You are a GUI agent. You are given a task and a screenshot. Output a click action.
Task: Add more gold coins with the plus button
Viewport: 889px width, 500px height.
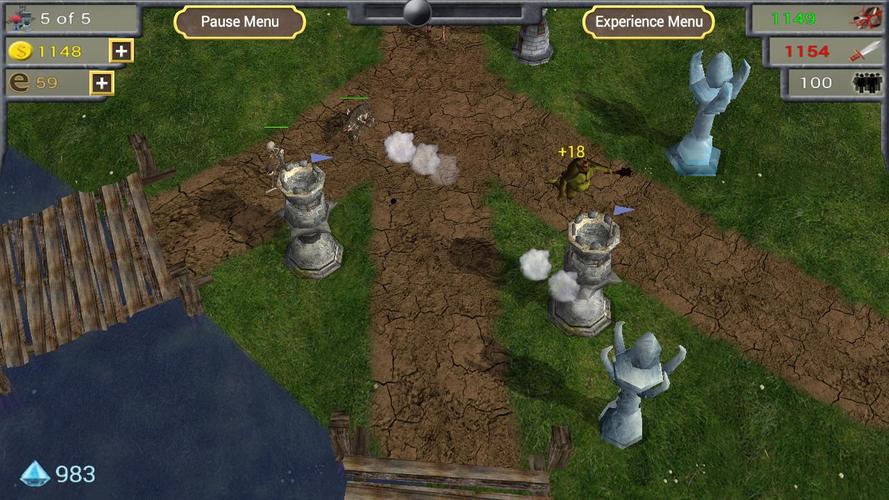[121, 51]
